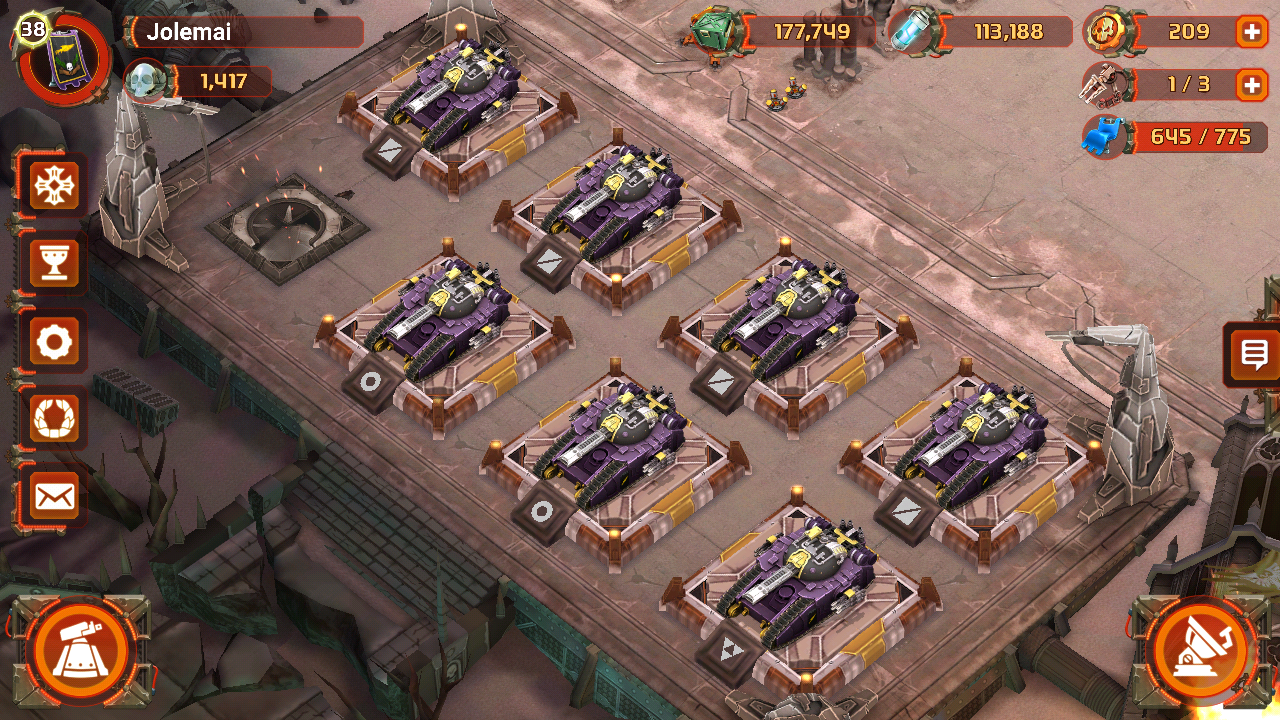
Task: Click the skull trophy score counter
Action: click(205, 81)
